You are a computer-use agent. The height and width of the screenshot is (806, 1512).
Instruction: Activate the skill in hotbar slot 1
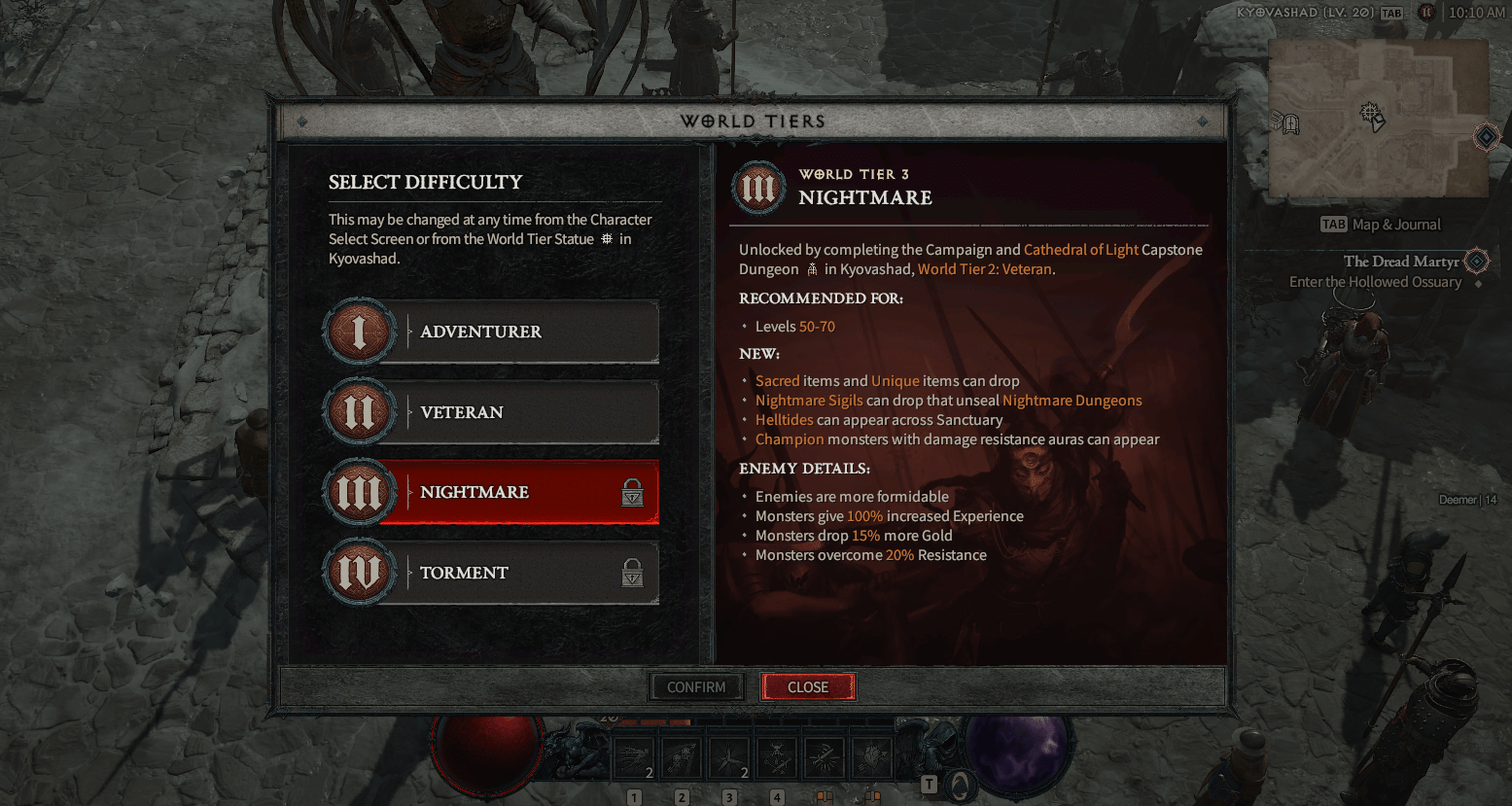point(633,755)
